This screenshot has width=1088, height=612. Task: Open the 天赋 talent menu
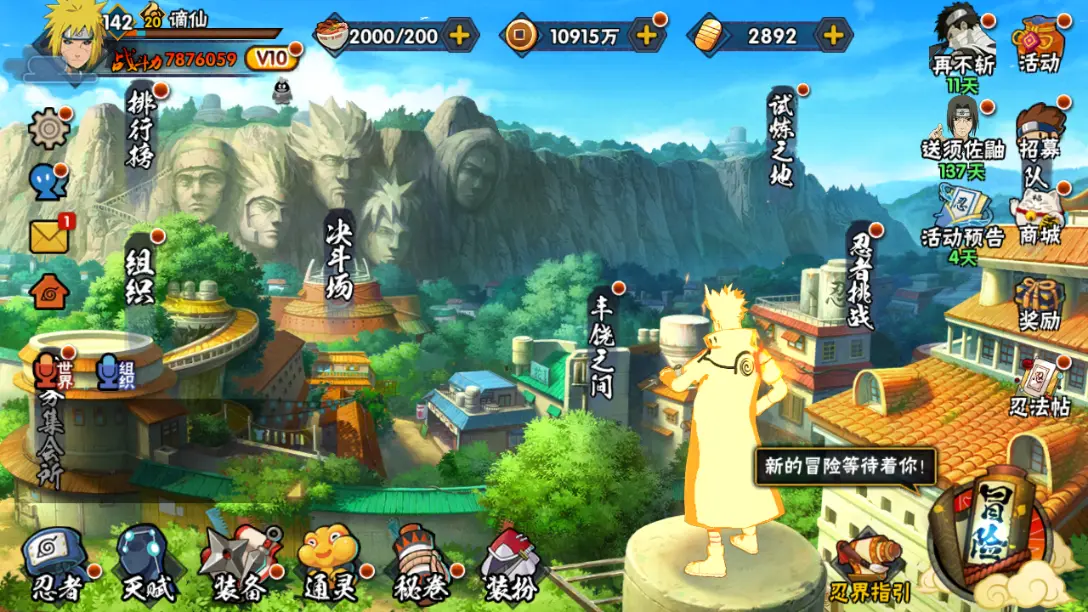pos(143,564)
